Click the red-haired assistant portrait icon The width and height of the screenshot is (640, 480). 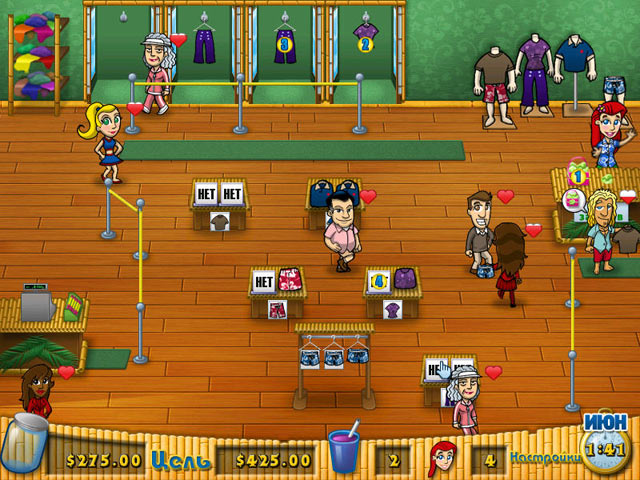(442, 458)
